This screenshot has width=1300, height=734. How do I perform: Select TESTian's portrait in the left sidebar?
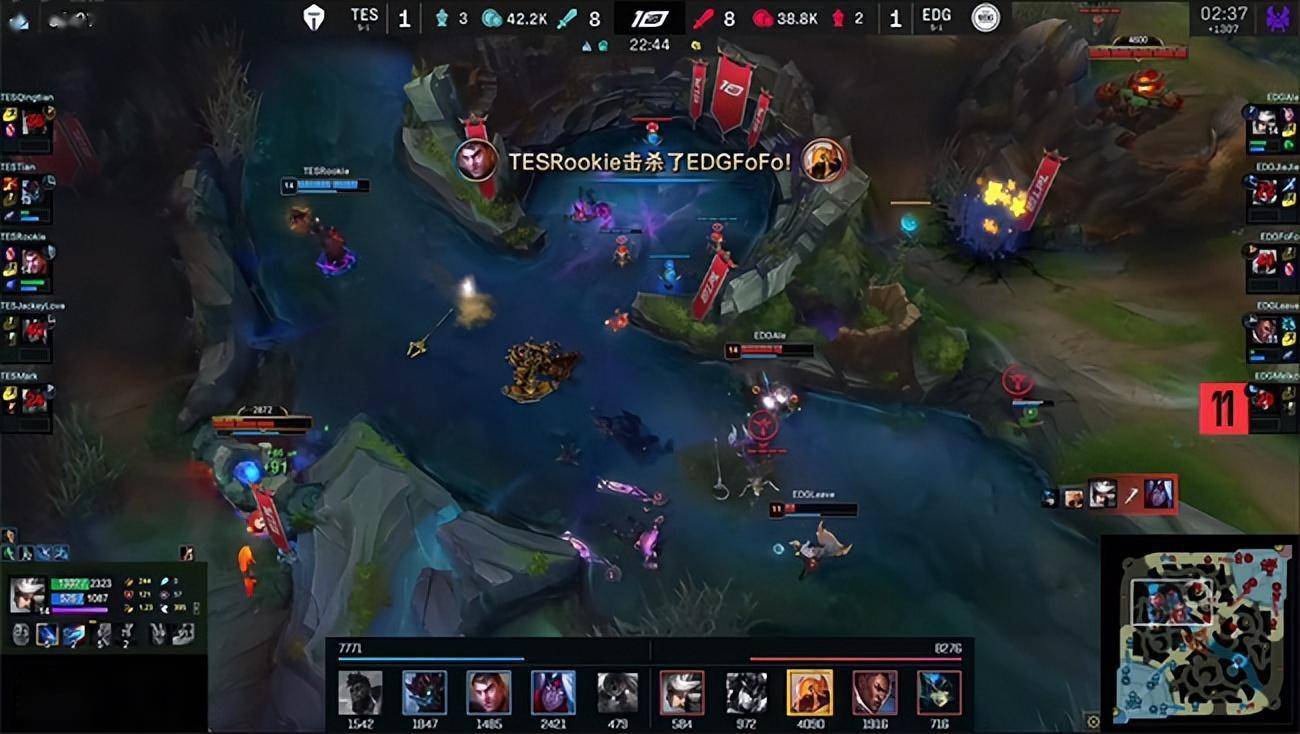point(34,192)
